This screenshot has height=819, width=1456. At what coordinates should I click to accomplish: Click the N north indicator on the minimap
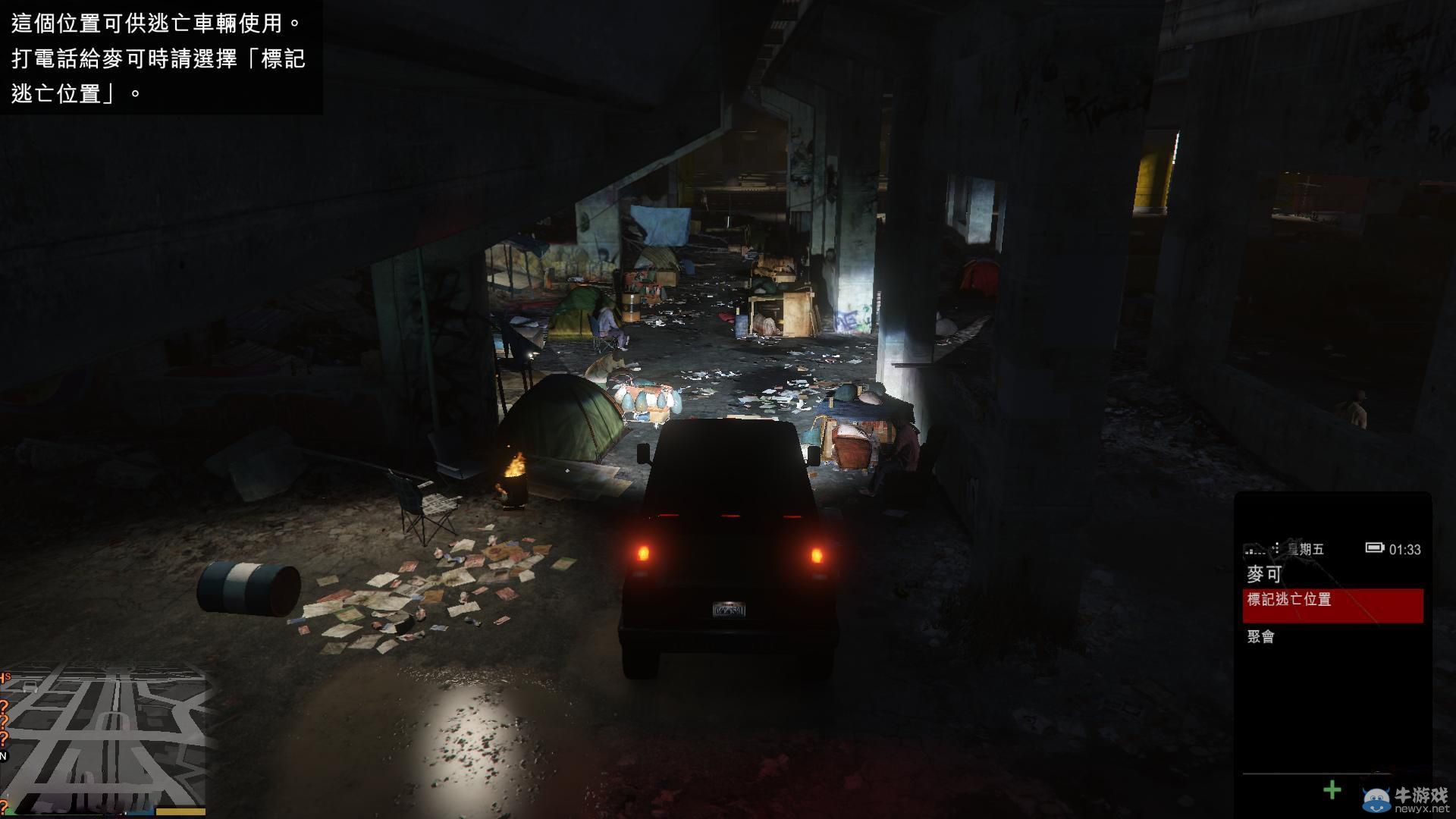[4, 755]
